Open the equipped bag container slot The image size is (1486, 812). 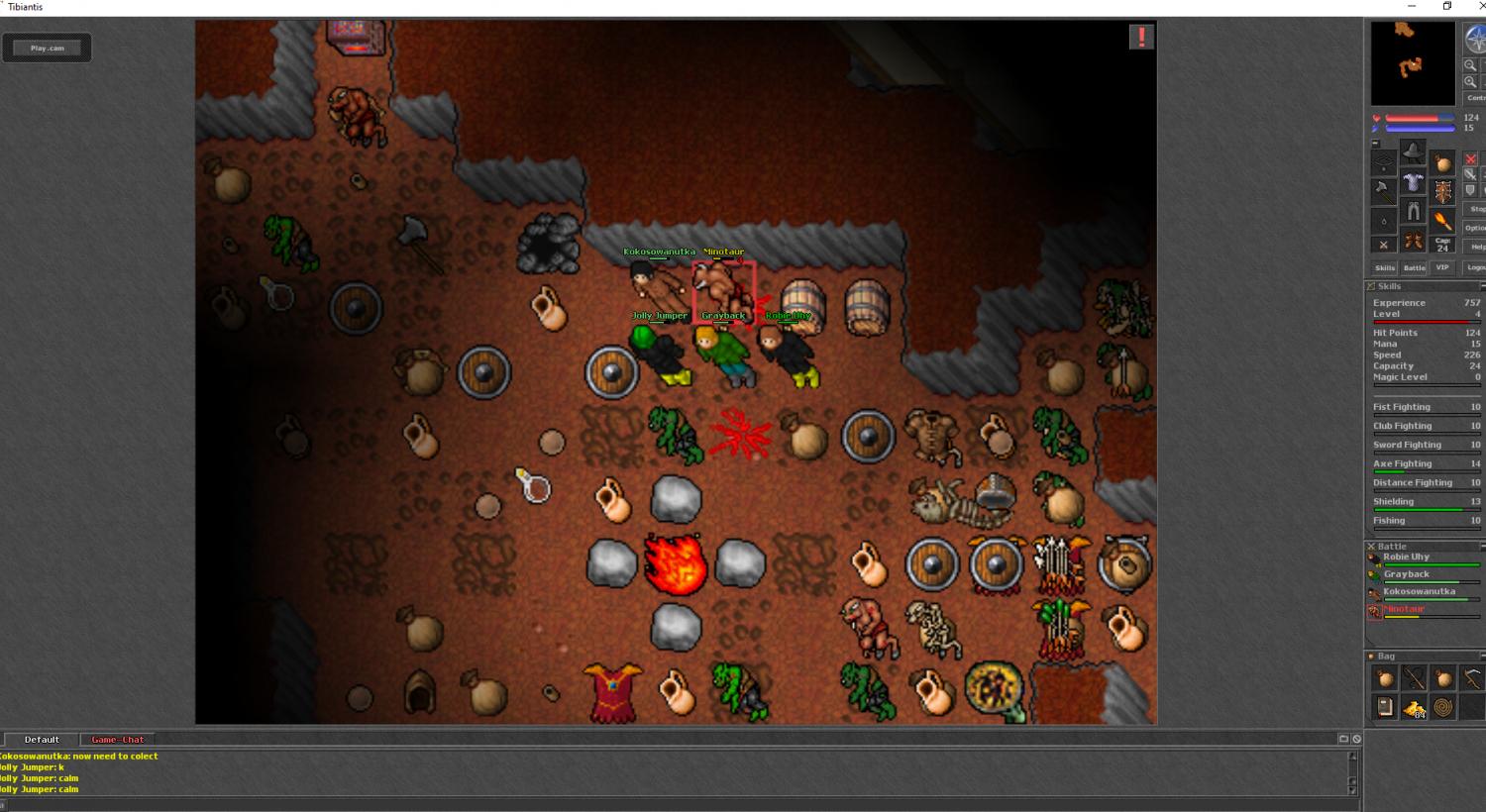(x=1443, y=163)
